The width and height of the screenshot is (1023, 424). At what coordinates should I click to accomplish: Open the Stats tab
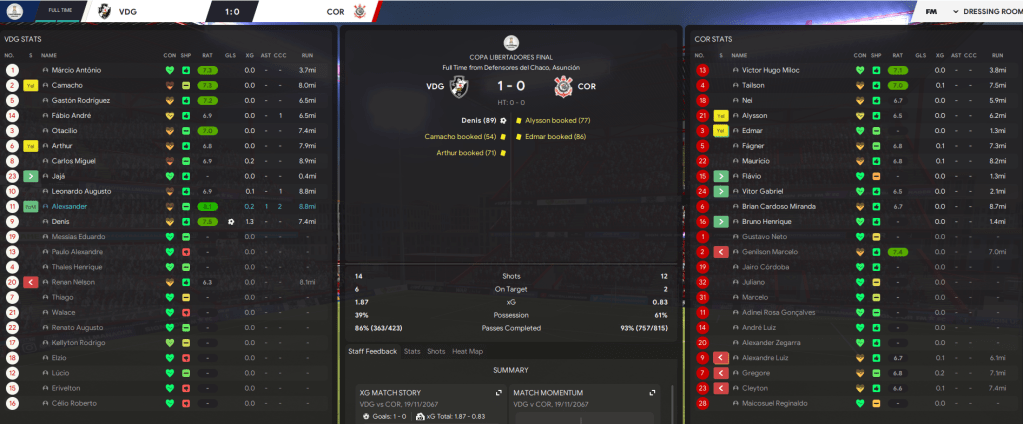point(412,351)
